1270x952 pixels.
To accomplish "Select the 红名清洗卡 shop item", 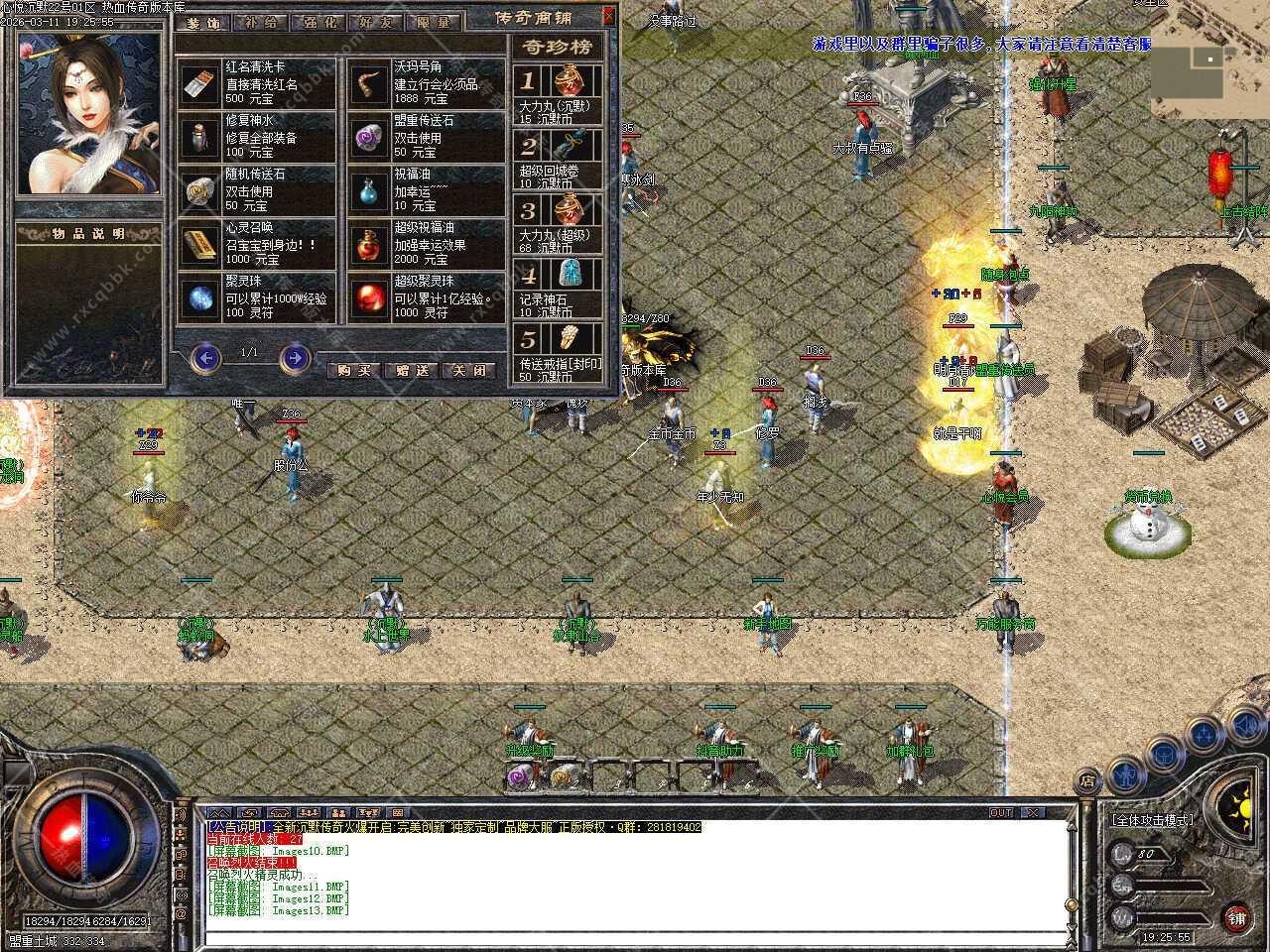I will point(258,83).
